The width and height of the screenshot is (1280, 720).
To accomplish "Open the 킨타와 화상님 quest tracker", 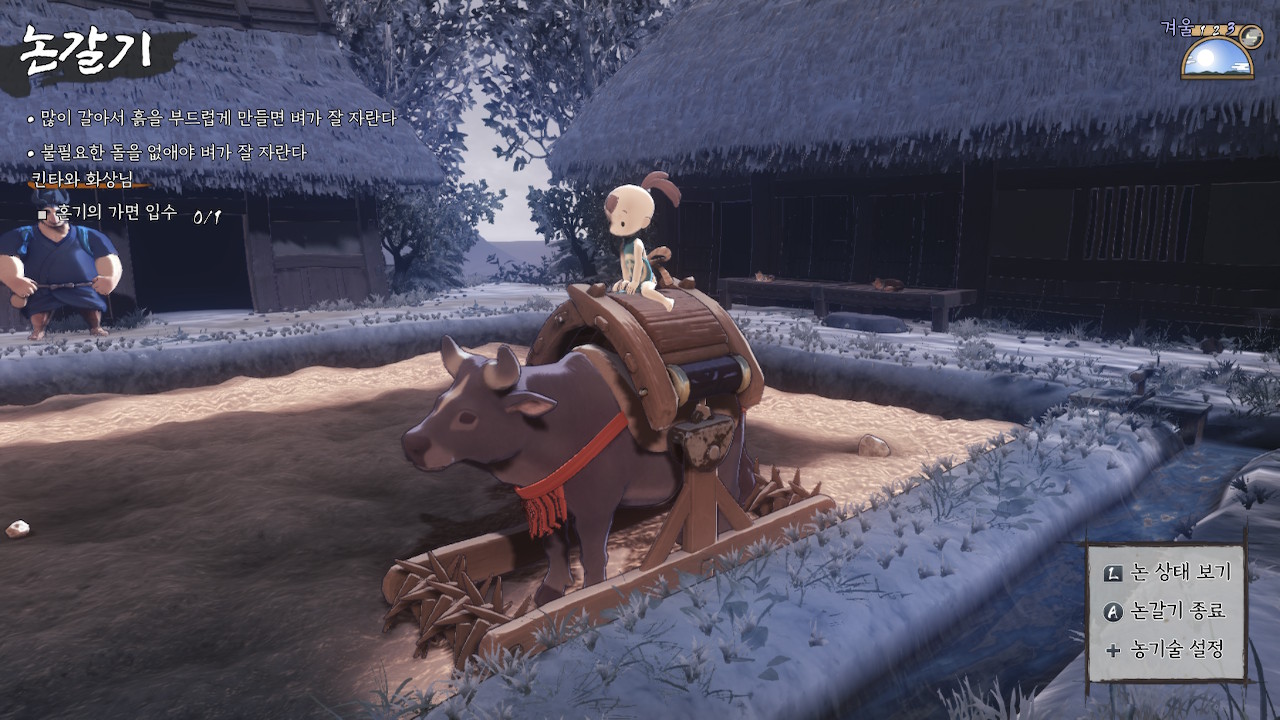I will pyautogui.click(x=83, y=180).
